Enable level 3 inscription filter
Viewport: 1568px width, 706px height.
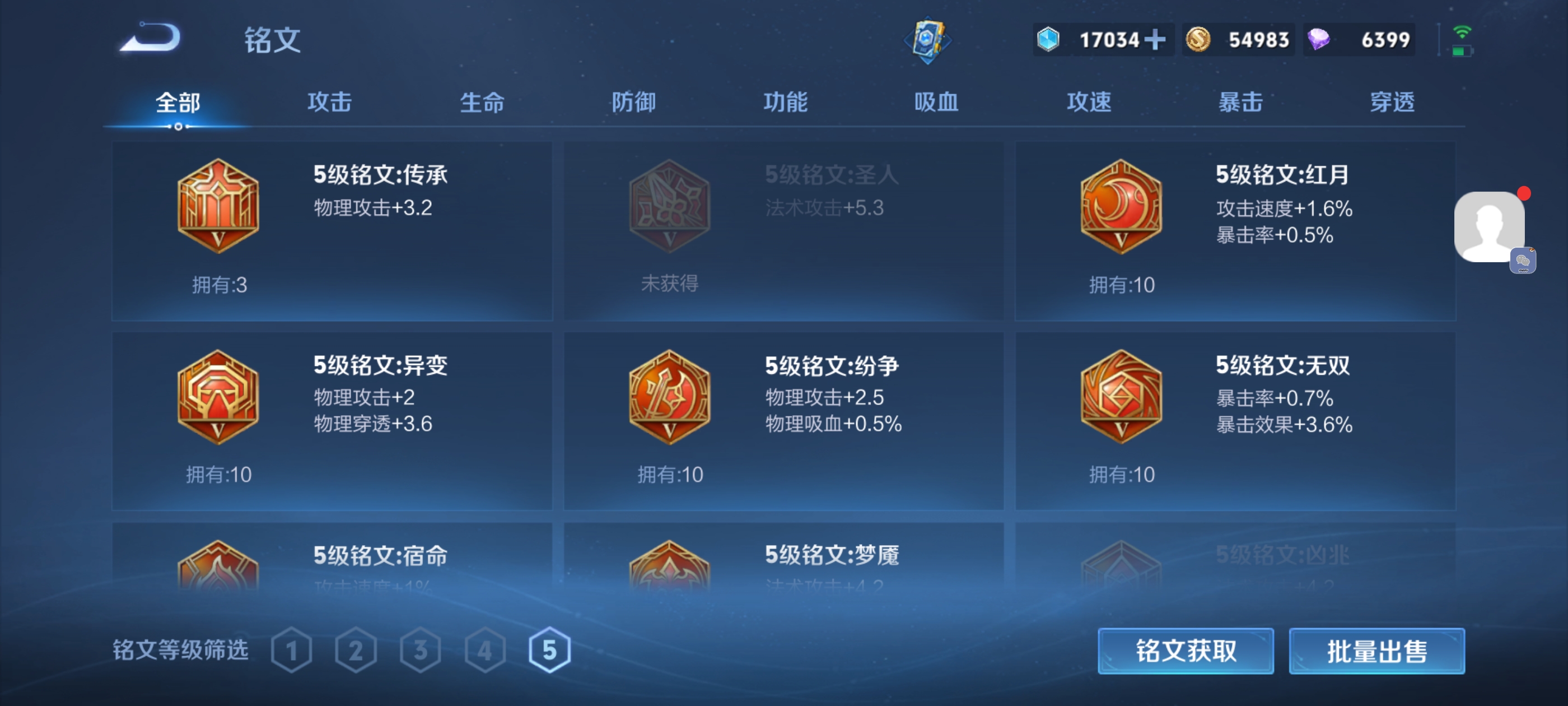pos(420,650)
